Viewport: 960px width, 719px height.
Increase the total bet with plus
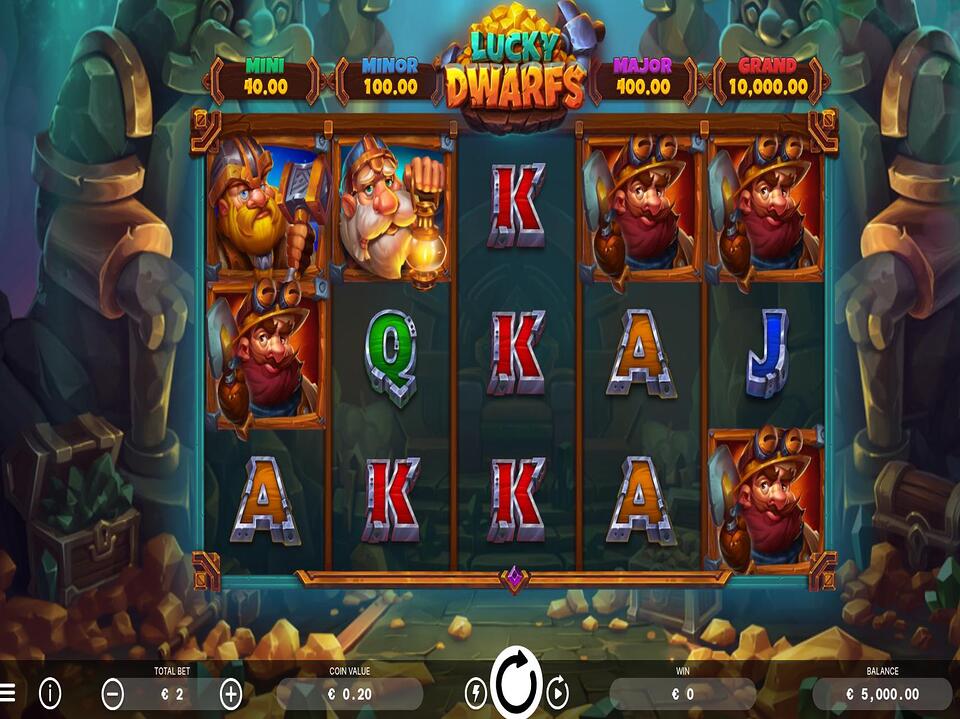tap(231, 693)
